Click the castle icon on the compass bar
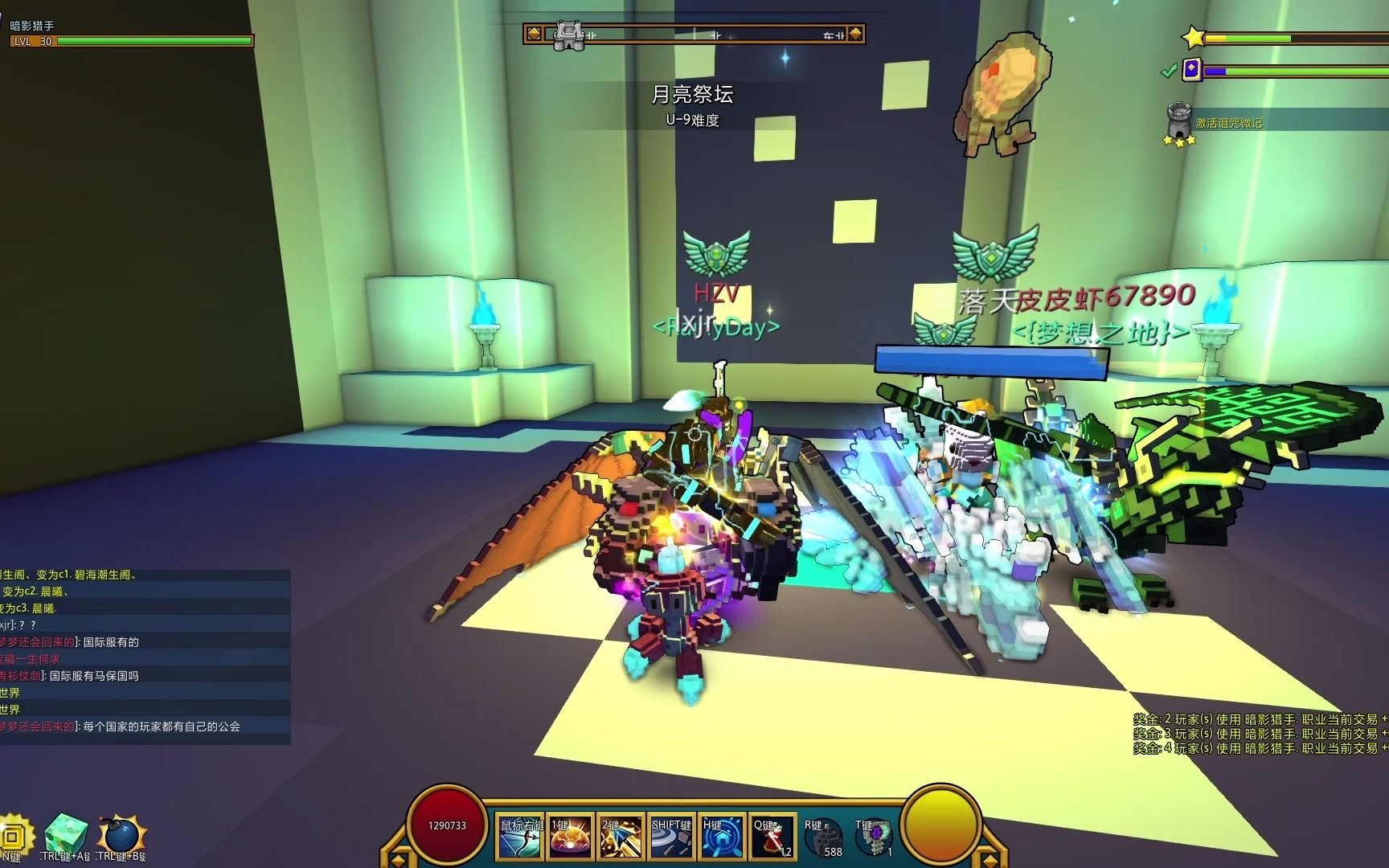 click(569, 35)
